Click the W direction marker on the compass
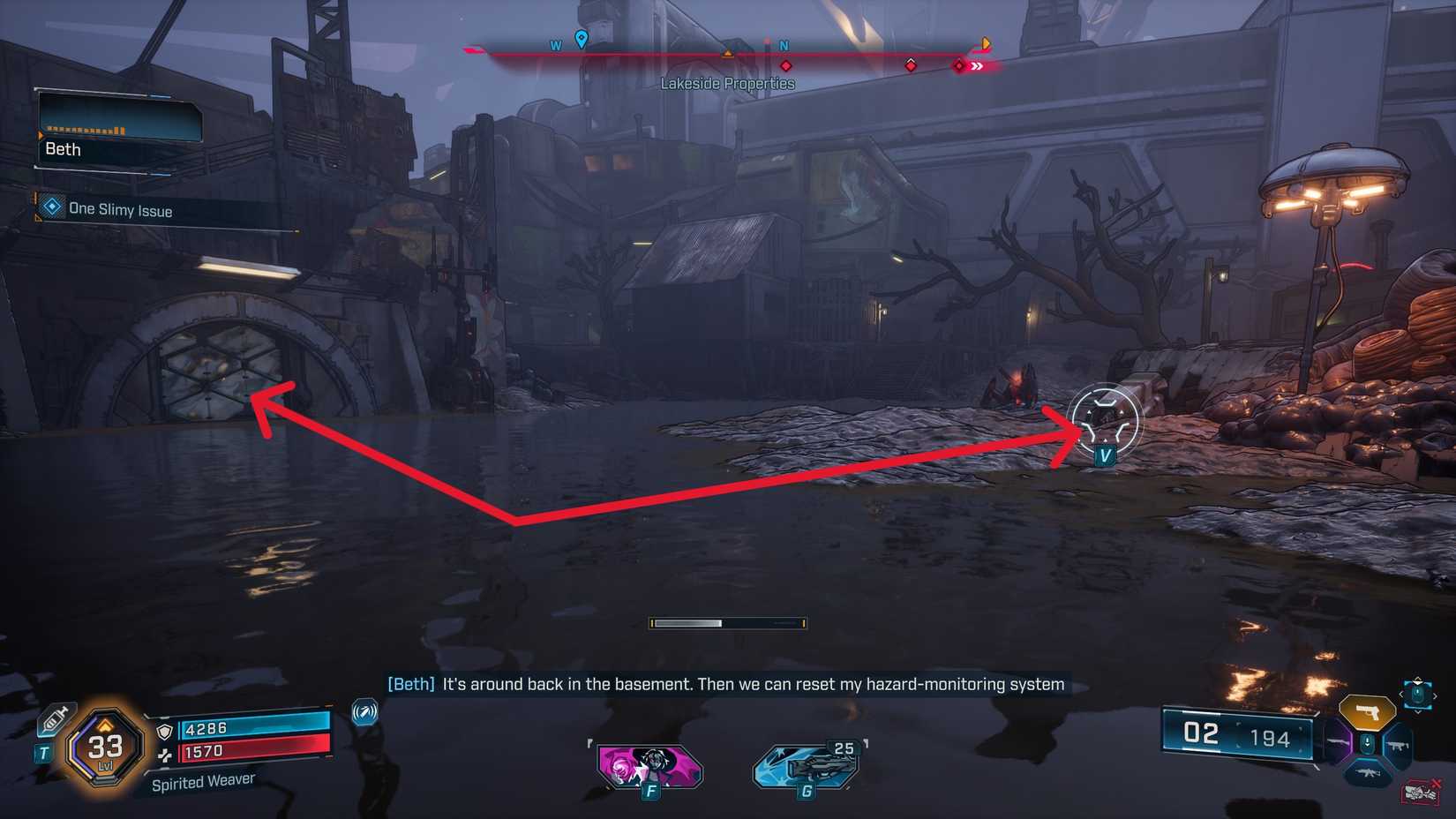 pos(556,44)
